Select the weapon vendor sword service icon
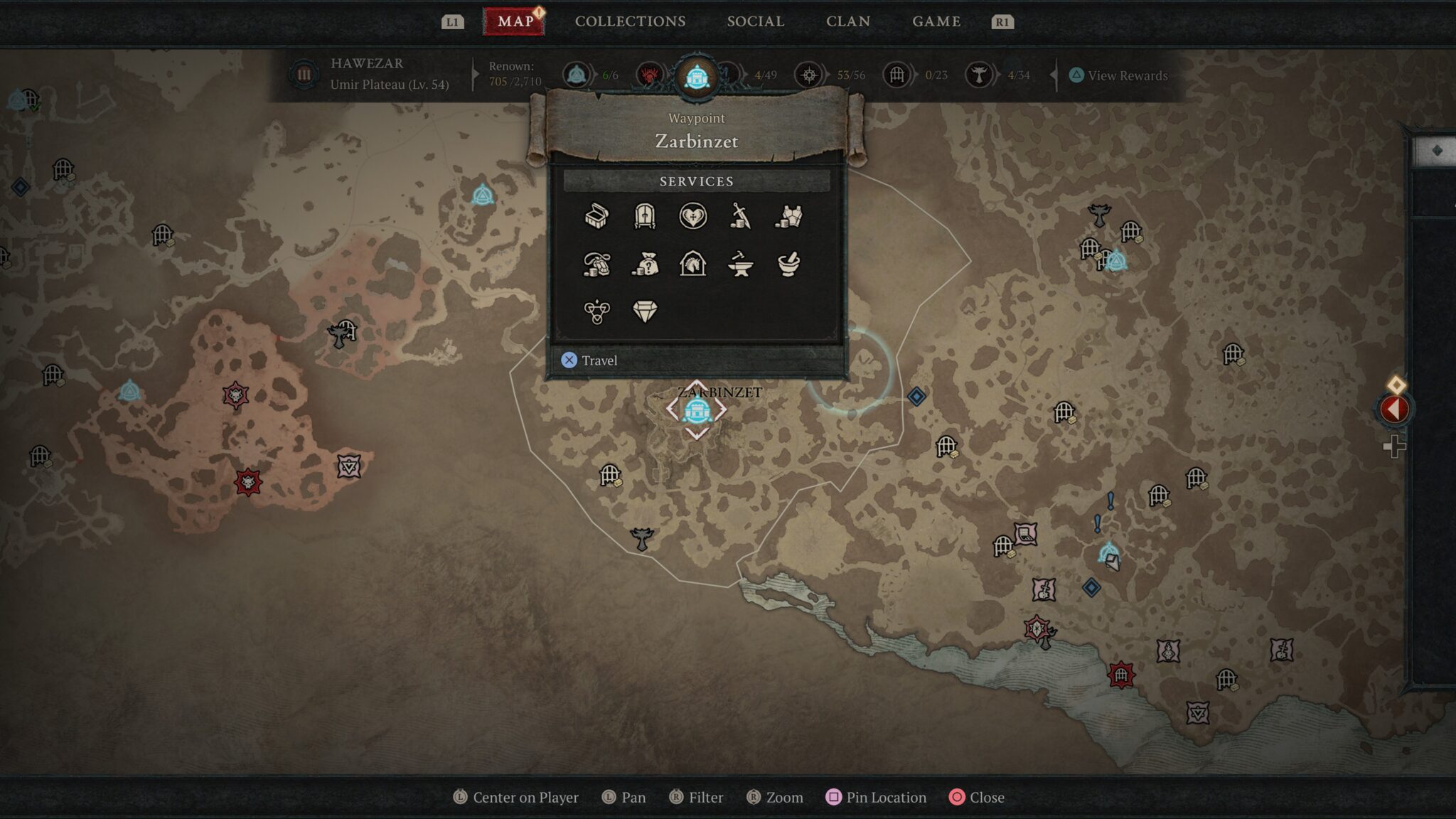This screenshot has height=819, width=1456. click(x=742, y=218)
